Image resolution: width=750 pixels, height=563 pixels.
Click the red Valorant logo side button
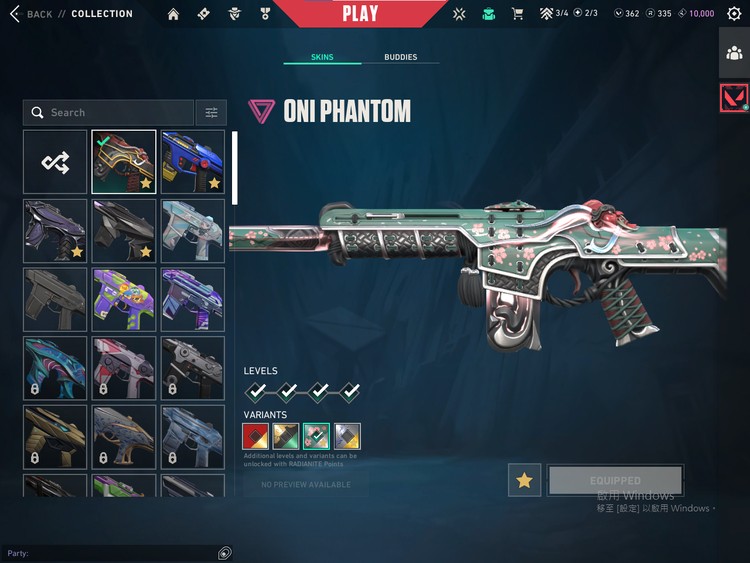pos(734,98)
